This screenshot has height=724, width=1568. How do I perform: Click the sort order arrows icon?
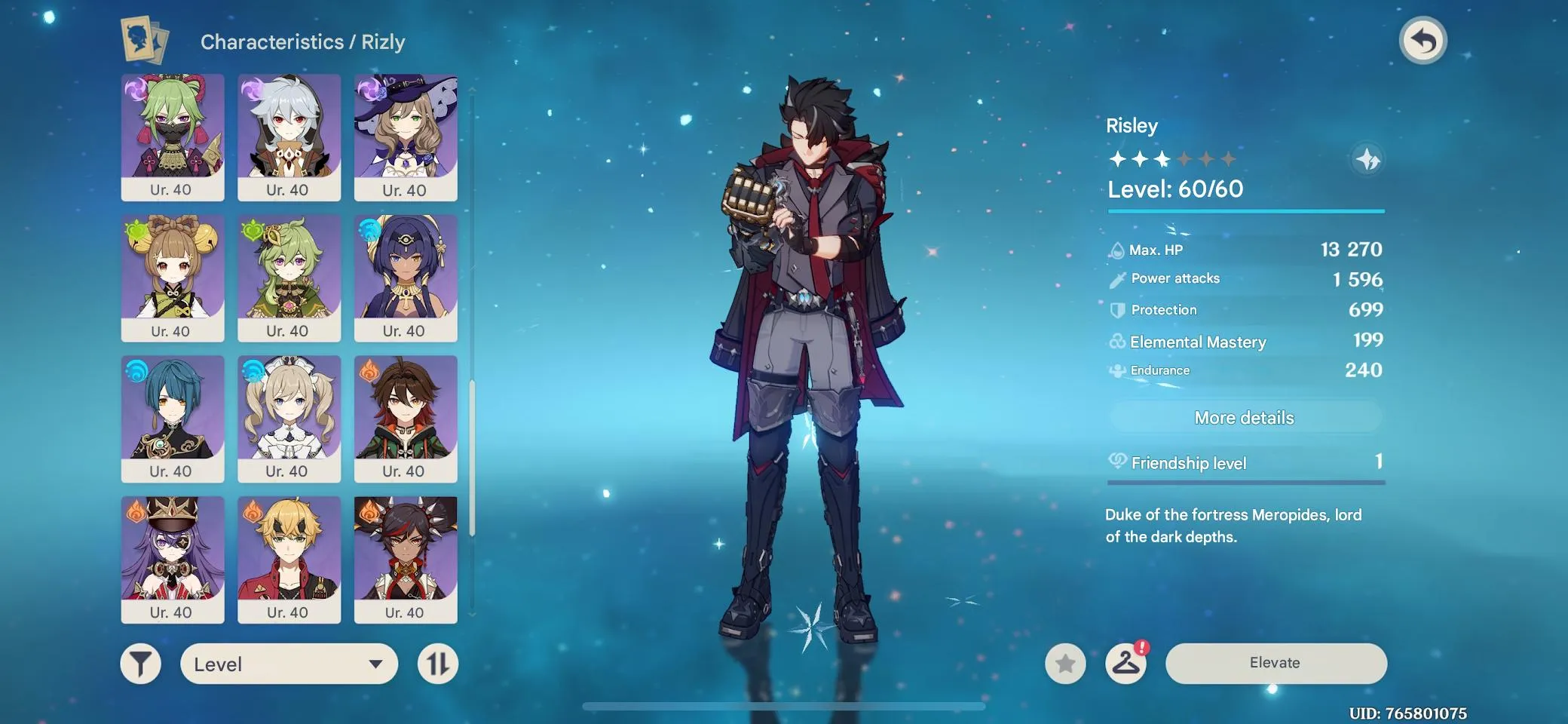tap(438, 664)
